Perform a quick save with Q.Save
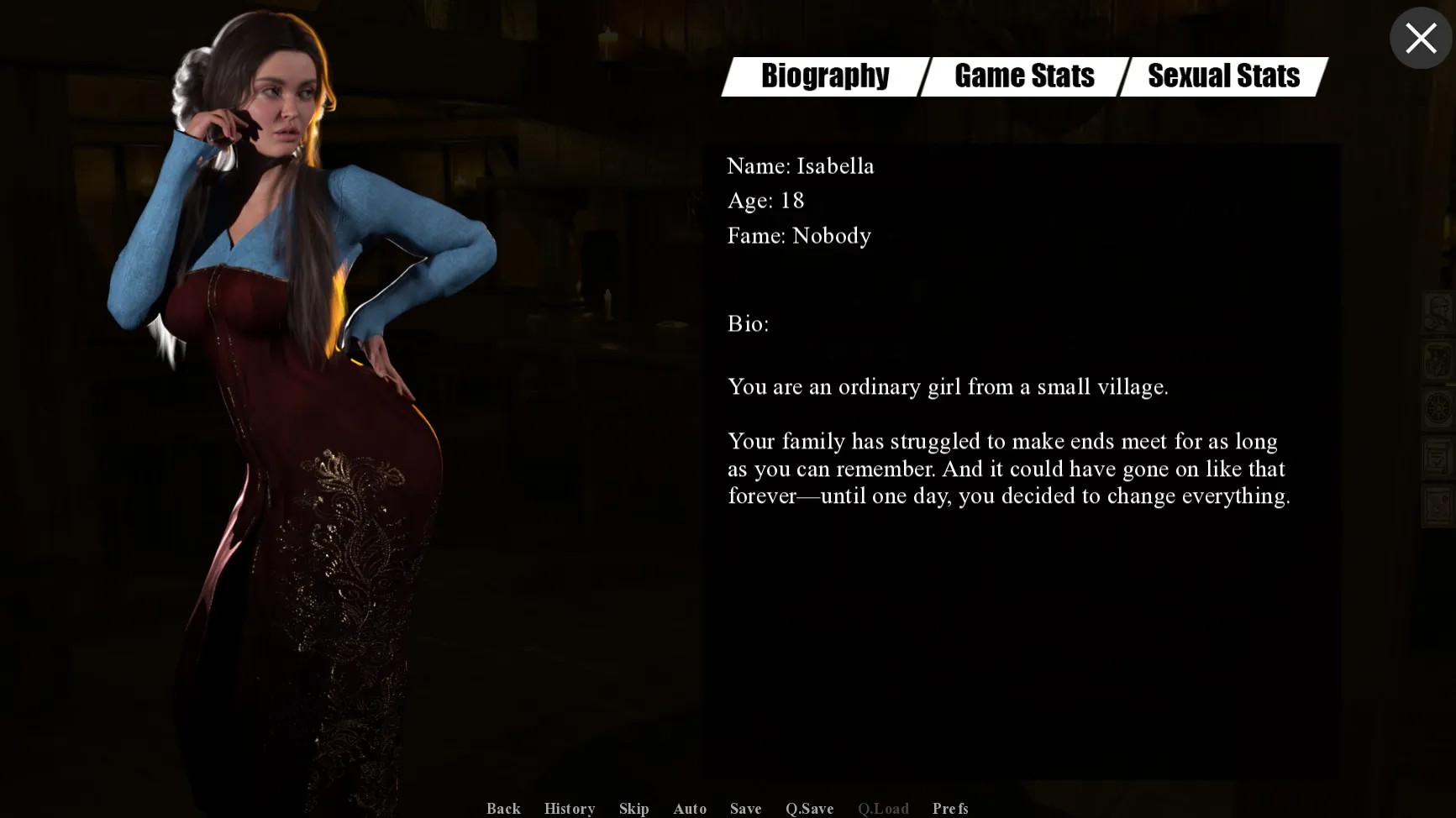 pos(809,808)
